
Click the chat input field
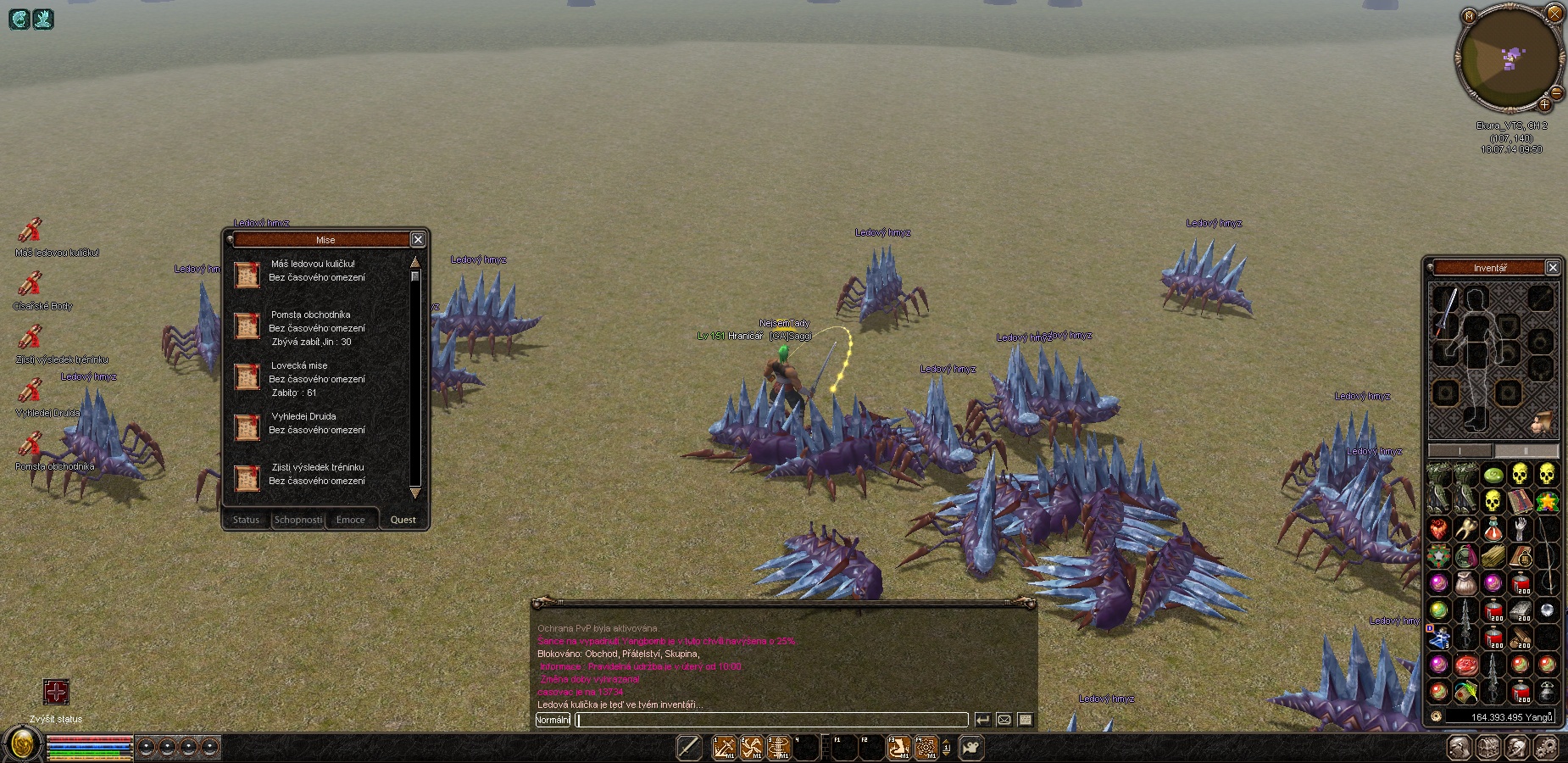771,720
